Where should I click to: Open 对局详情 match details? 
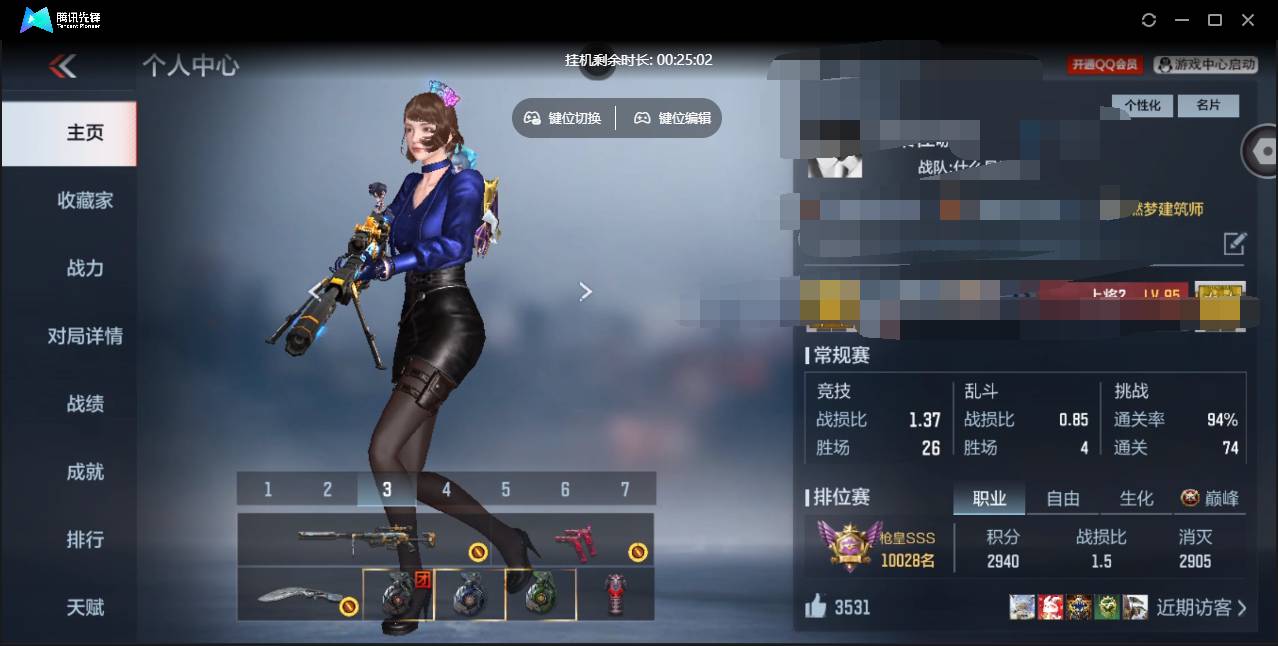[x=85, y=336]
